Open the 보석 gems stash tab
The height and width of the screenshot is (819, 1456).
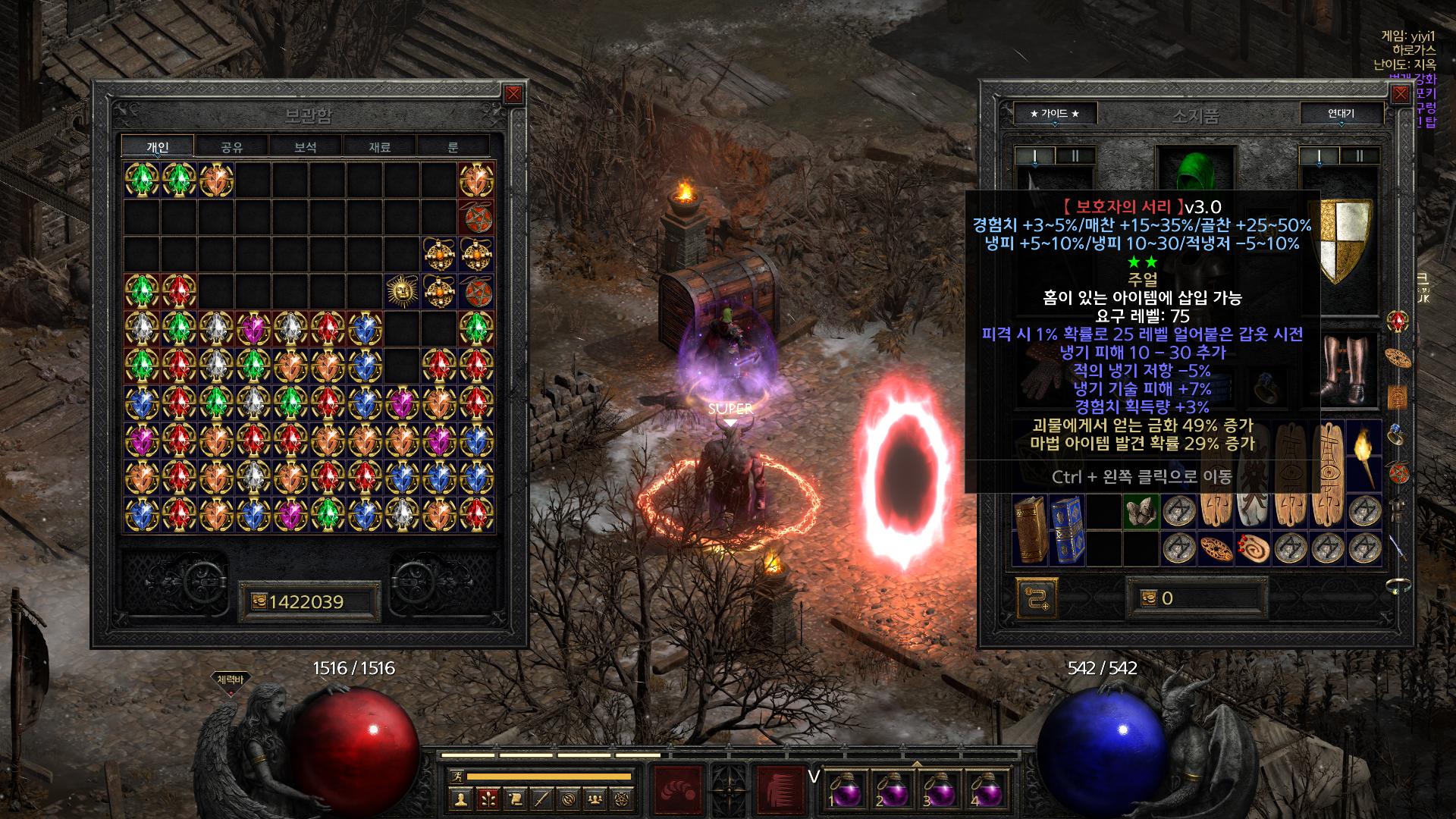pos(305,147)
